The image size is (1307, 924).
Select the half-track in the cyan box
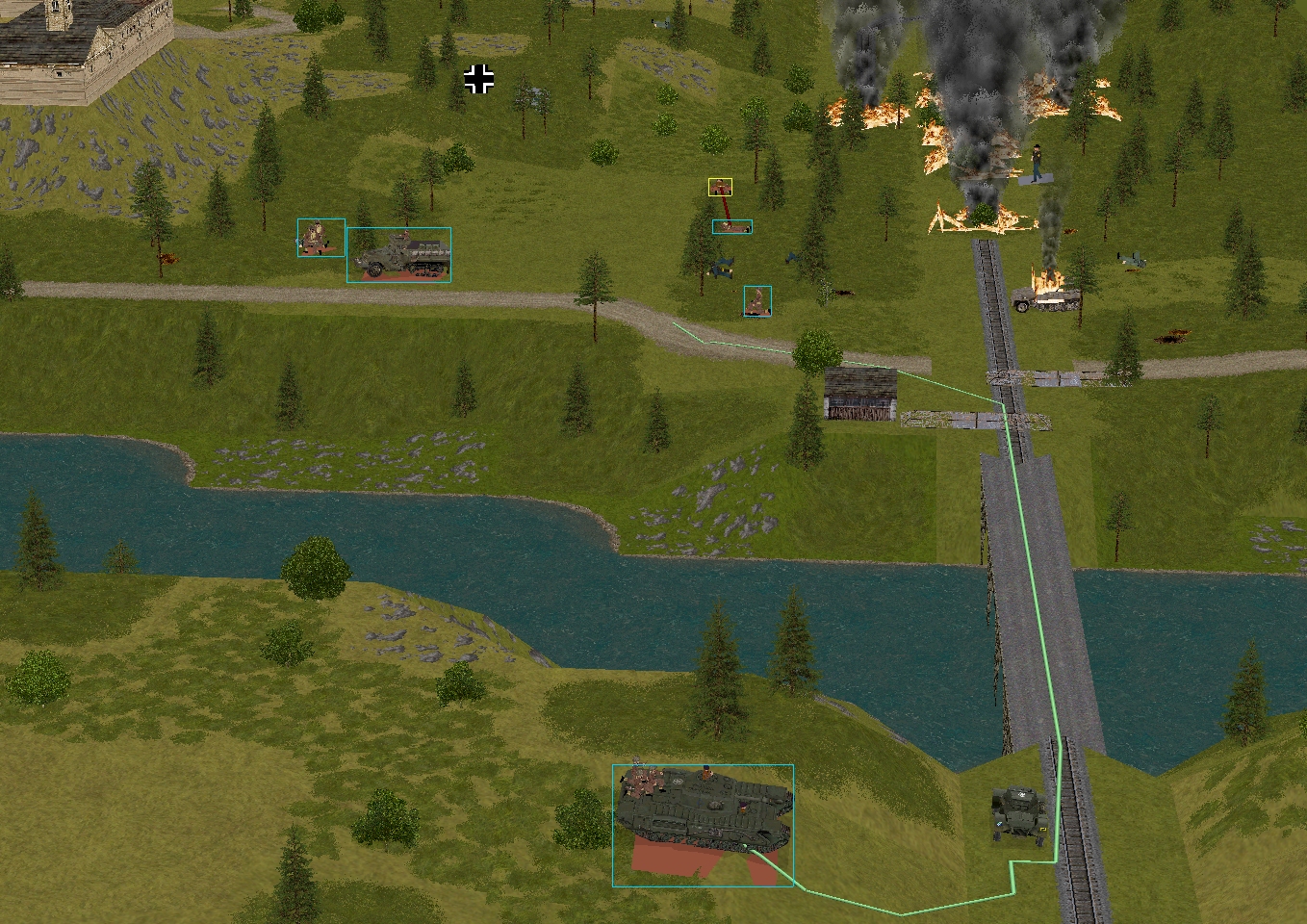coord(398,255)
